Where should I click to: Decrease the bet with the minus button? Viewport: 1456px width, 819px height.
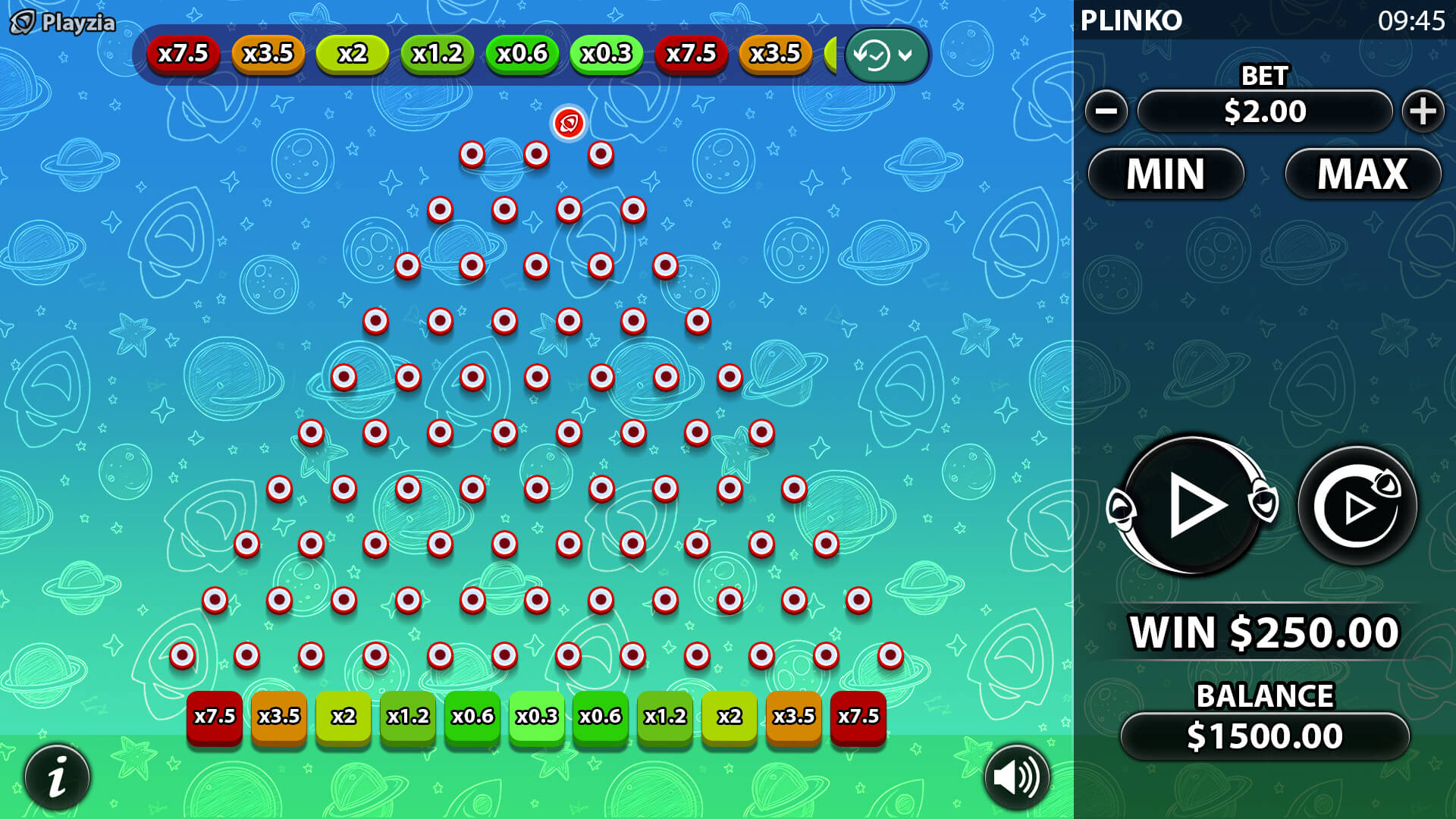pyautogui.click(x=1106, y=111)
